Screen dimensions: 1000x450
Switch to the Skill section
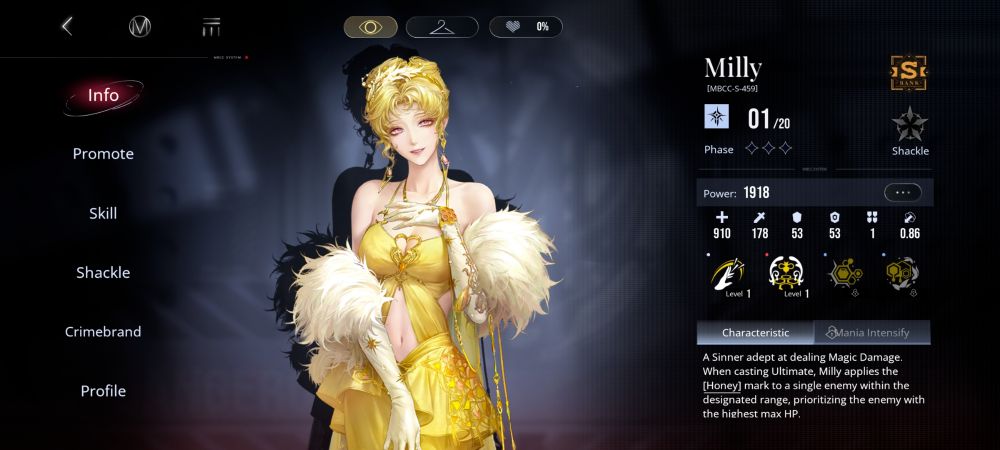[103, 213]
